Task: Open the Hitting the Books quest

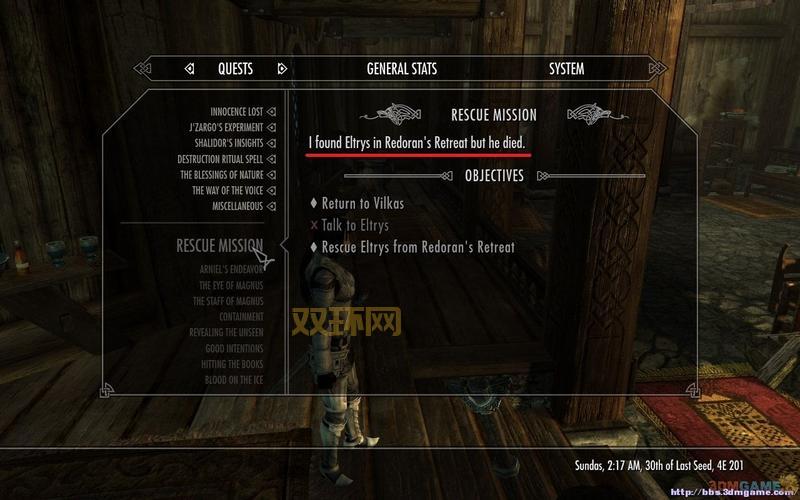Action: point(232,365)
